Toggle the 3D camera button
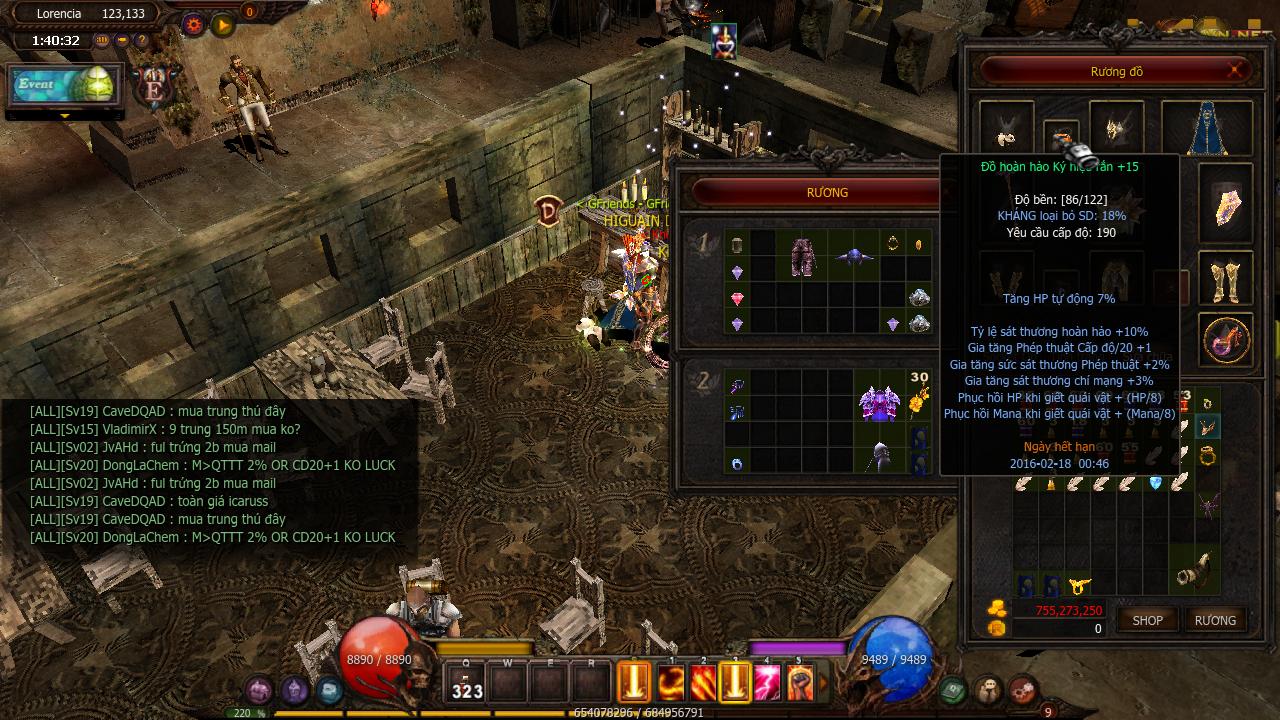 click(x=103, y=41)
